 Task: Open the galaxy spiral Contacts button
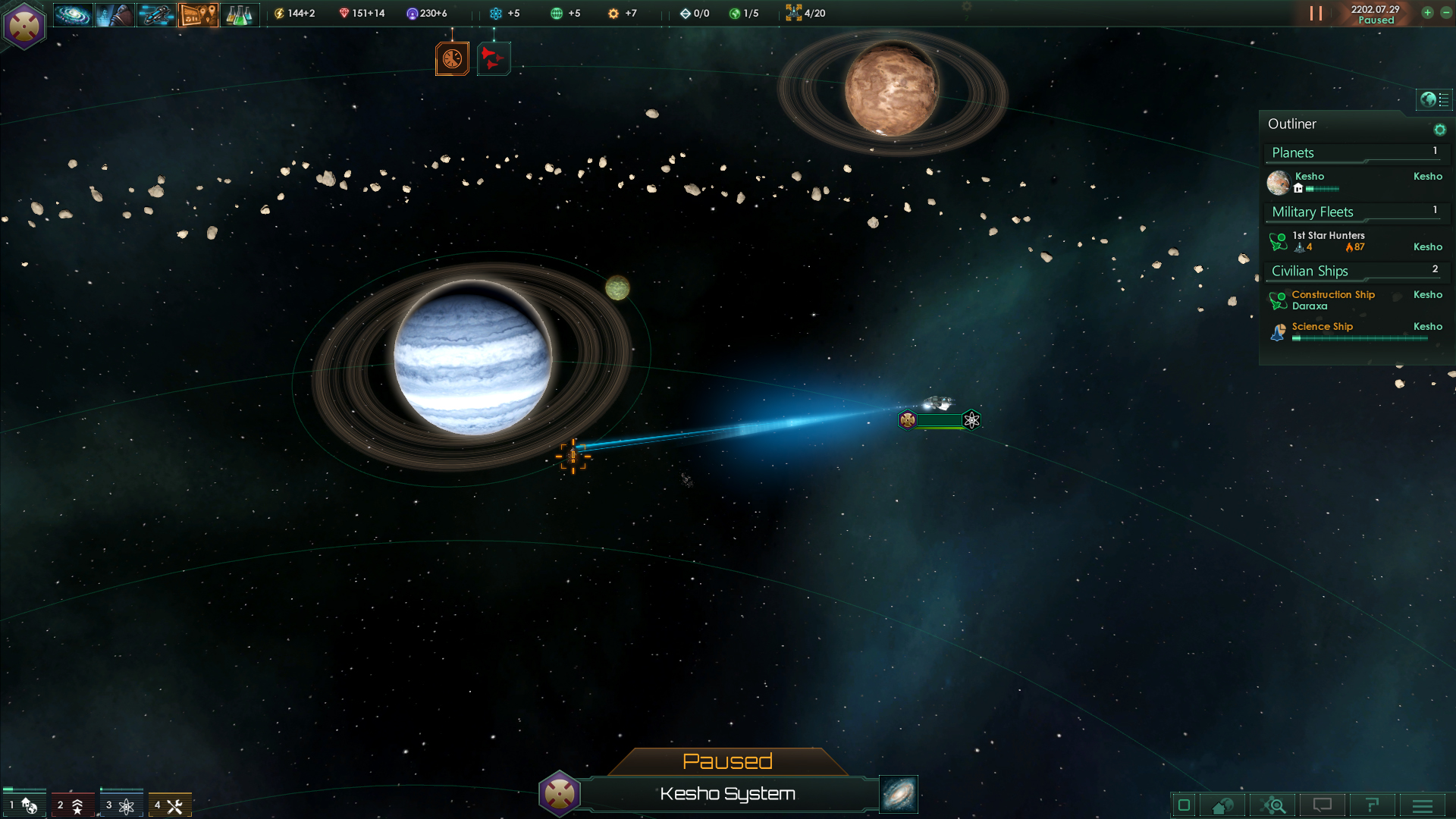(x=73, y=14)
